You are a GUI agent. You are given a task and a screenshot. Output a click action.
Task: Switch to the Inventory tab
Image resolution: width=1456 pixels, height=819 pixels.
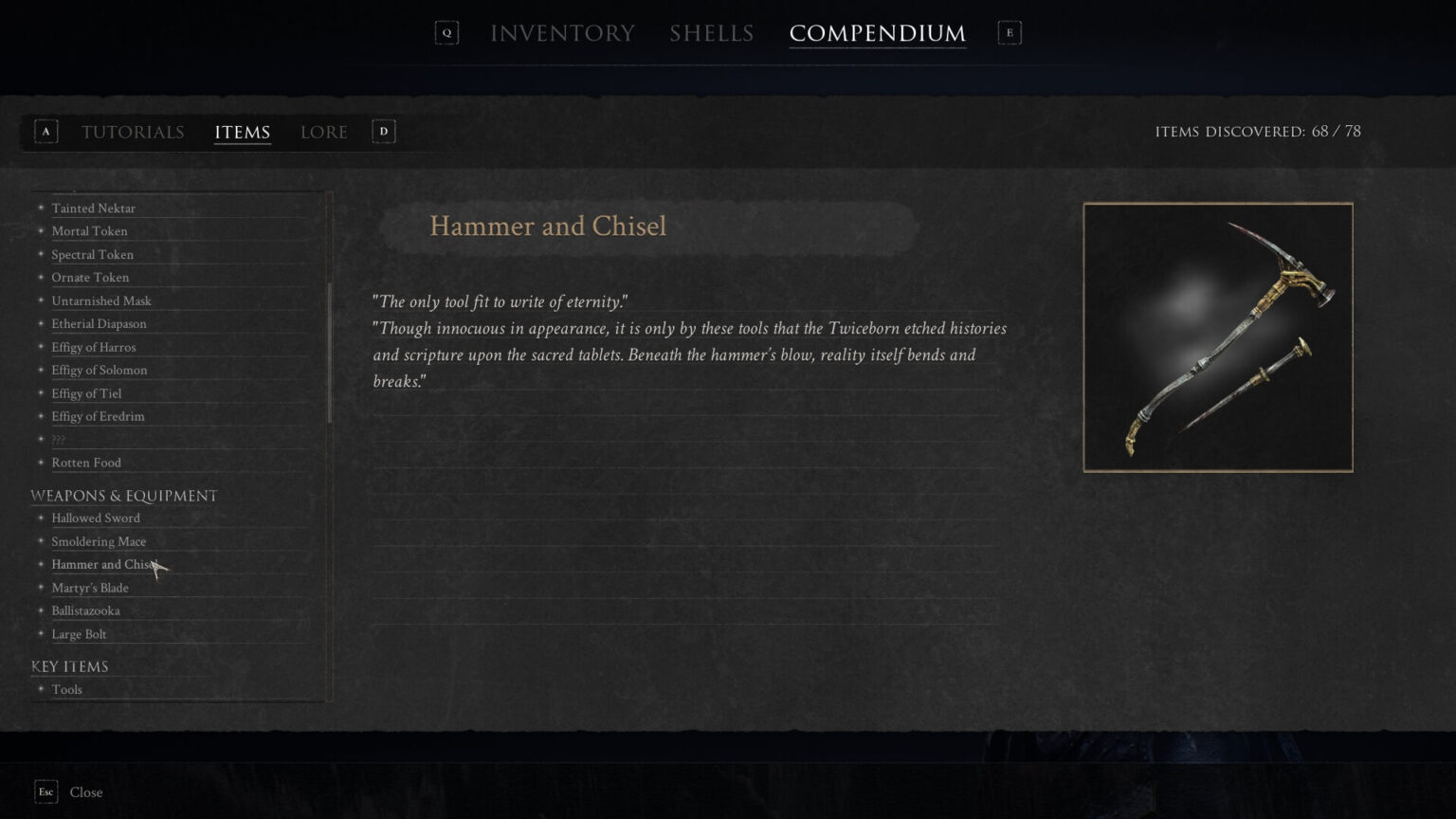(562, 33)
